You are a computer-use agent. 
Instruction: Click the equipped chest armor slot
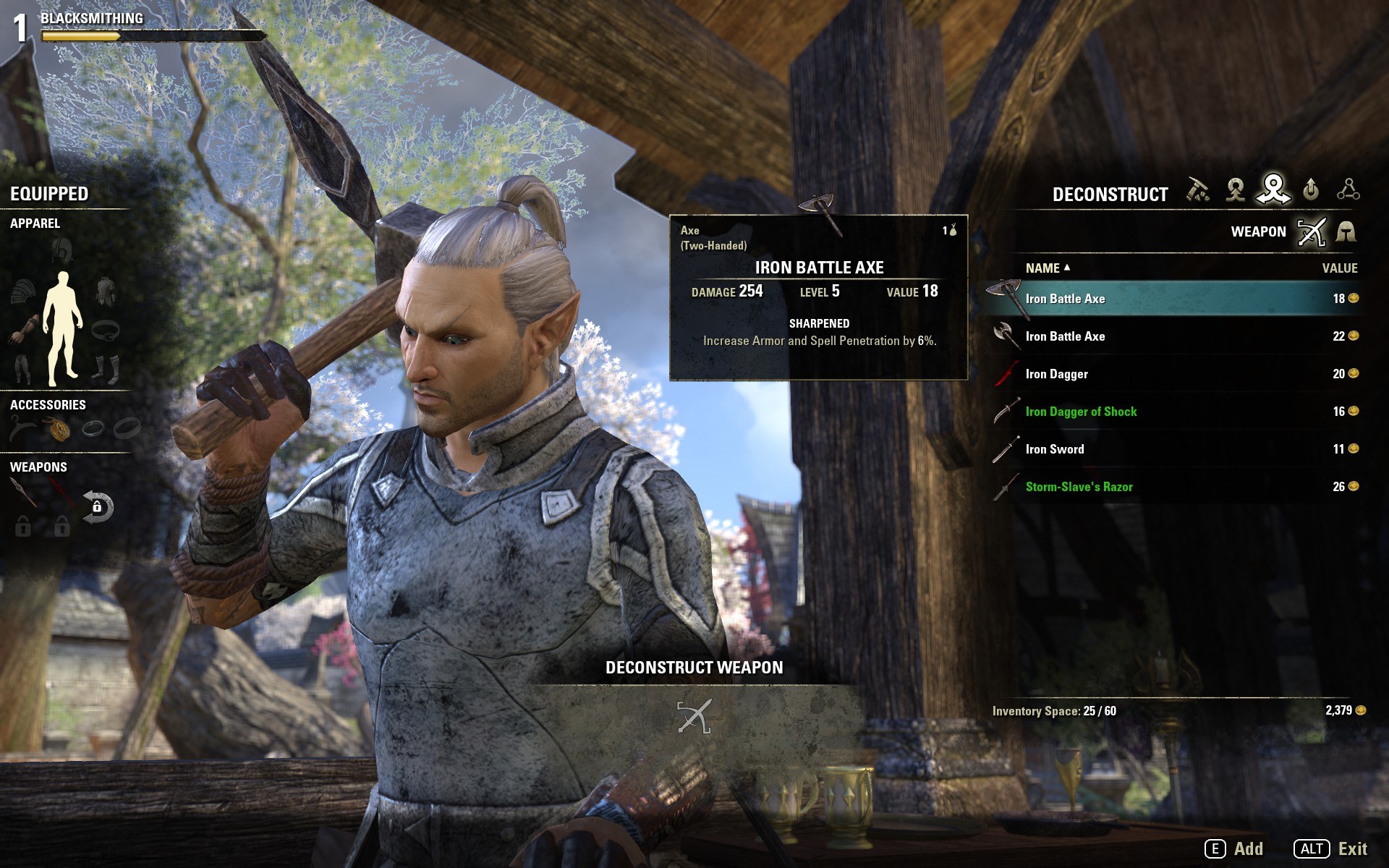(x=106, y=291)
